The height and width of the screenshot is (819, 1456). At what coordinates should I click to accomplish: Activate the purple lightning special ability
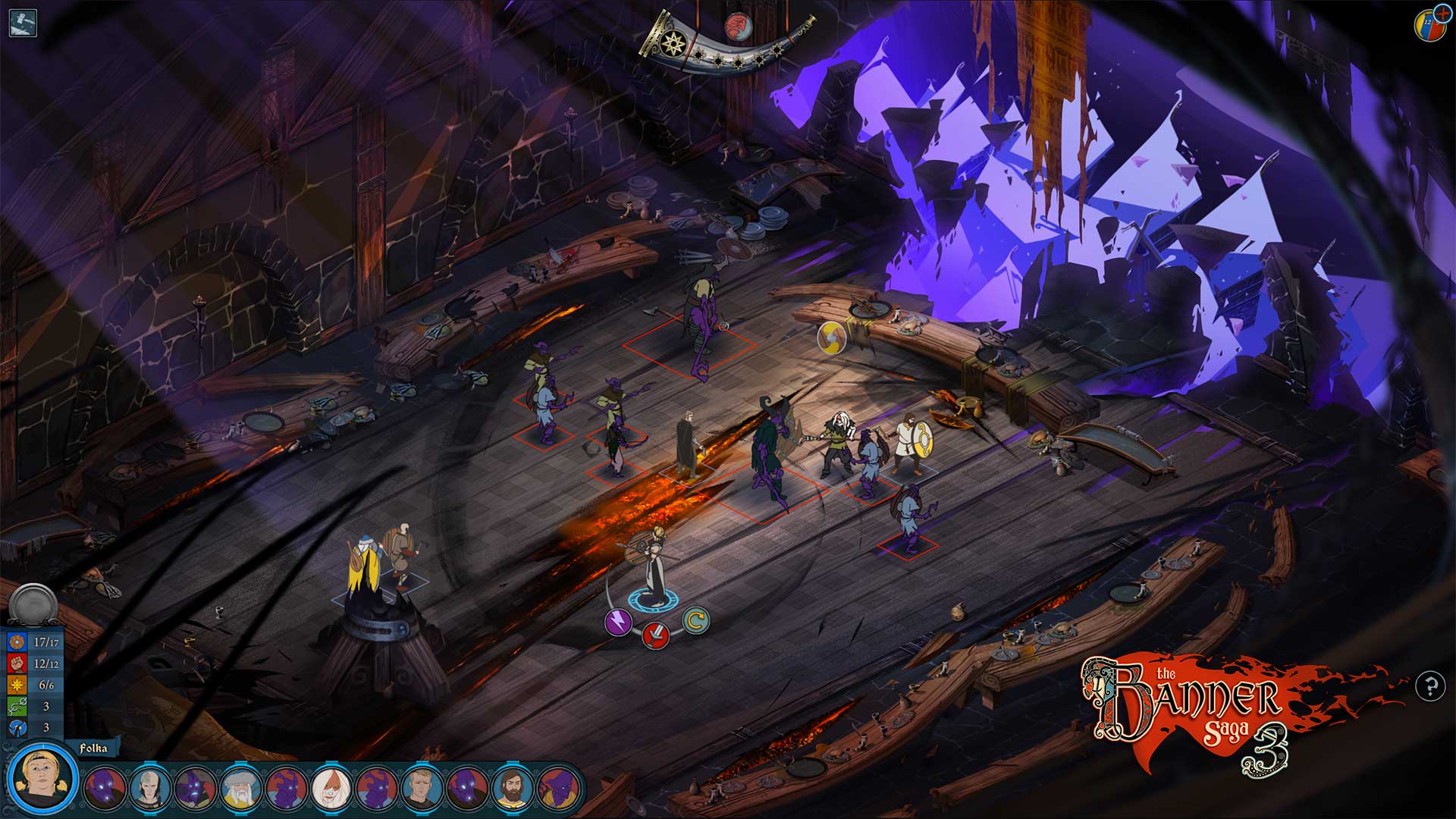[x=618, y=622]
